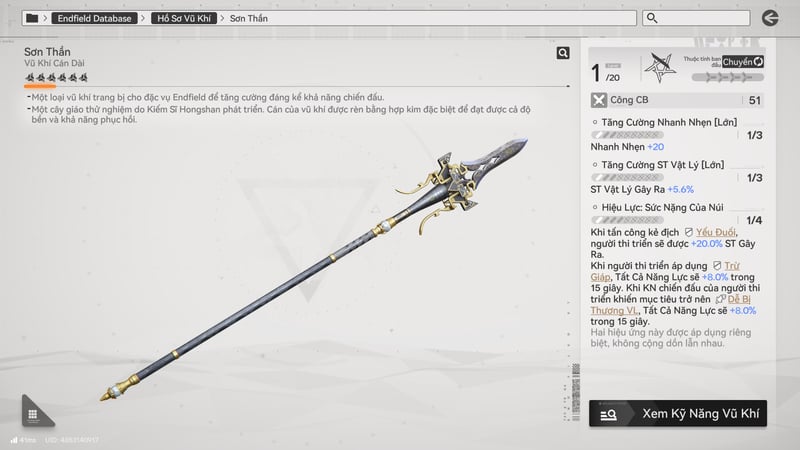Image resolution: width=800 pixels, height=450 pixels.
Task: Open the grid menu triangle button
Action: (x=32, y=415)
